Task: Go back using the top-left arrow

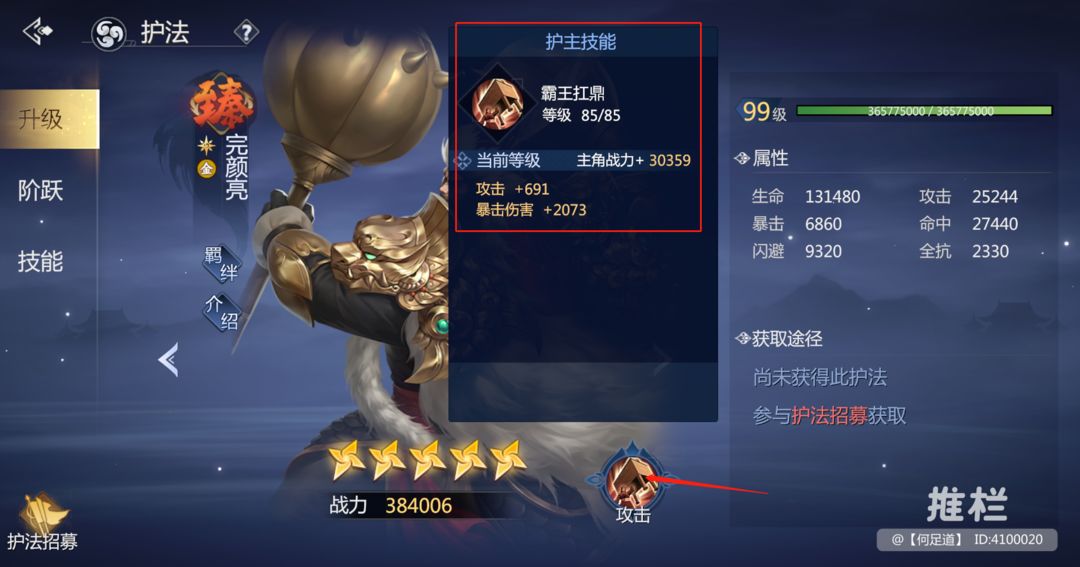Action: 38,32
